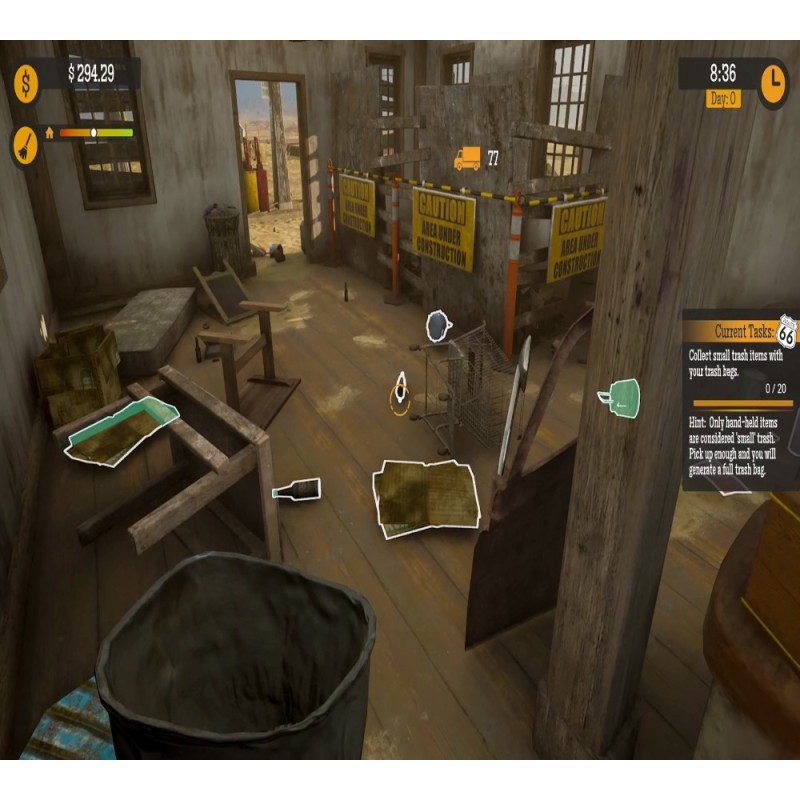Screen dimensions: 800x800
Task: Select the broom cleanliness icon
Action: click(x=26, y=145)
